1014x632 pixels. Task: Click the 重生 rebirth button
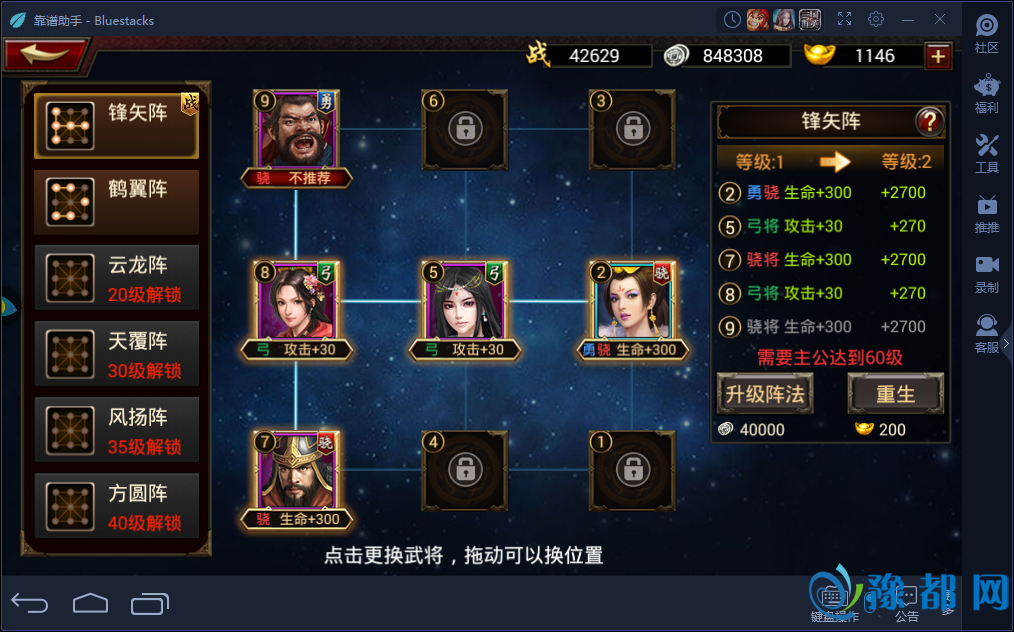(895, 394)
